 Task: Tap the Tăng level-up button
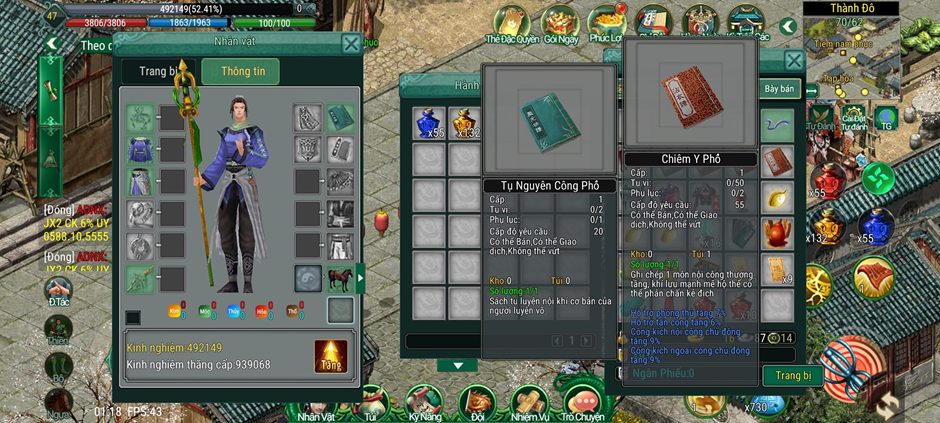[x=331, y=357]
